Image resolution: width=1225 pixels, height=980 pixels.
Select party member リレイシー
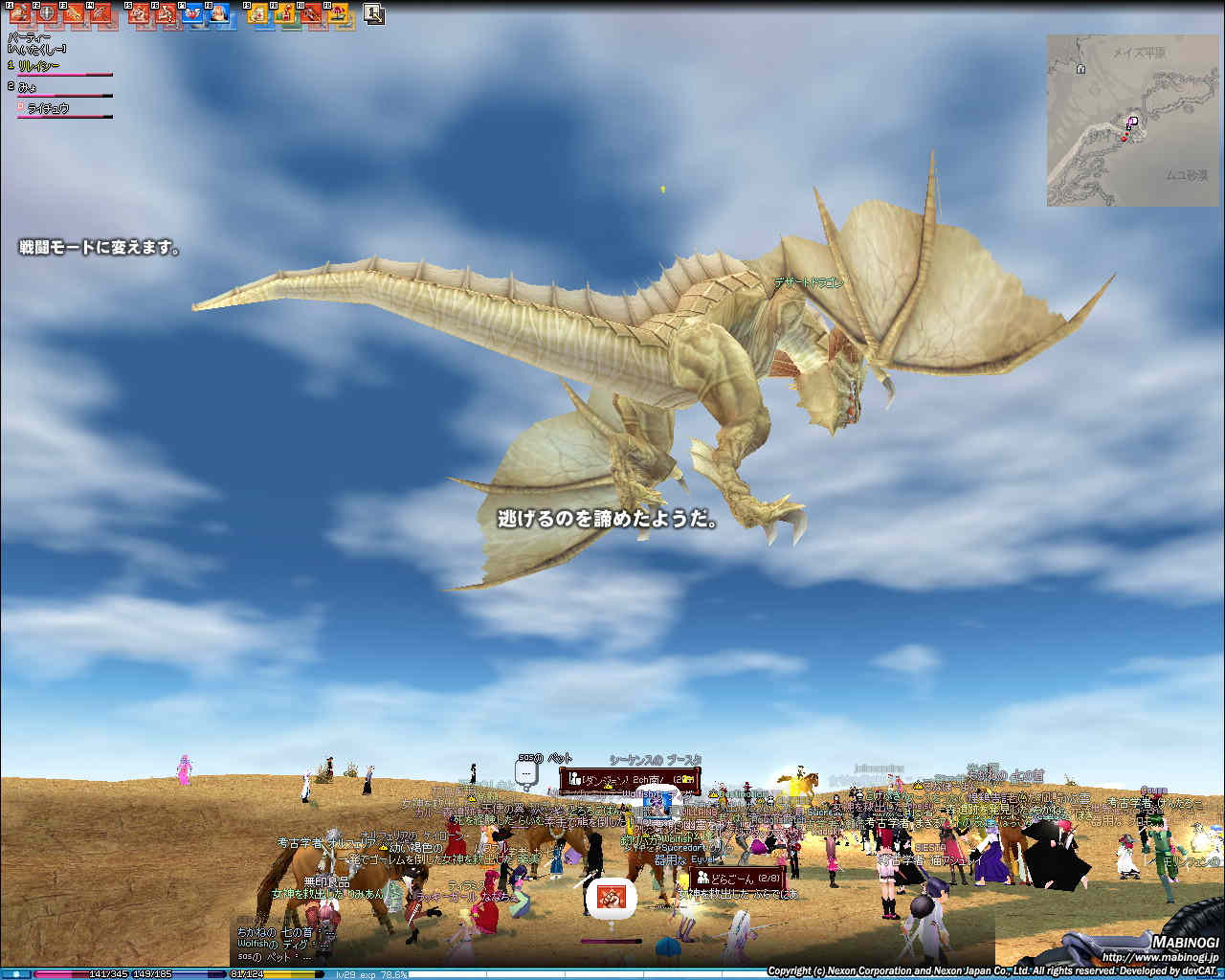point(39,66)
